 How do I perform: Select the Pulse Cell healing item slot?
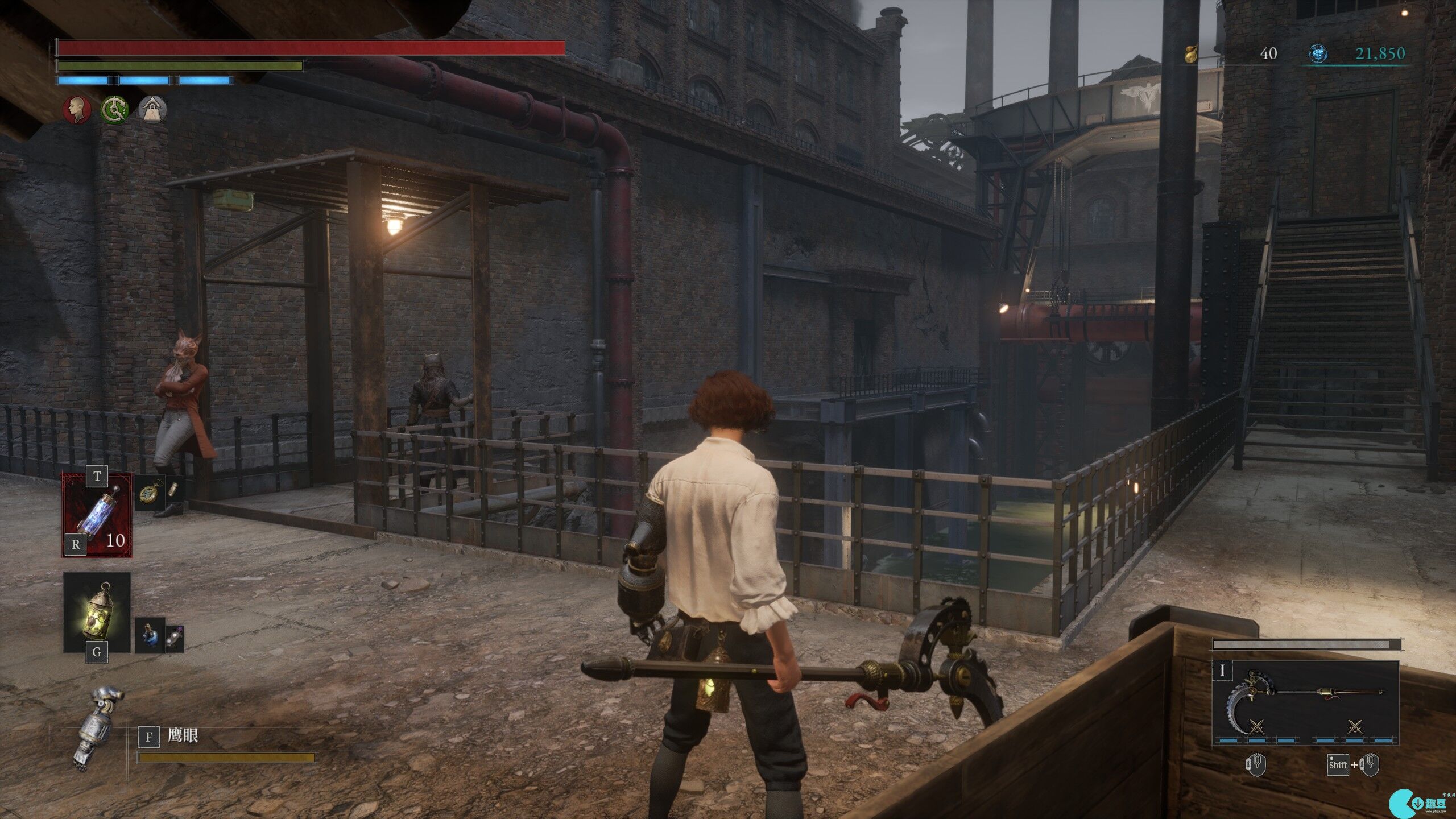97,515
